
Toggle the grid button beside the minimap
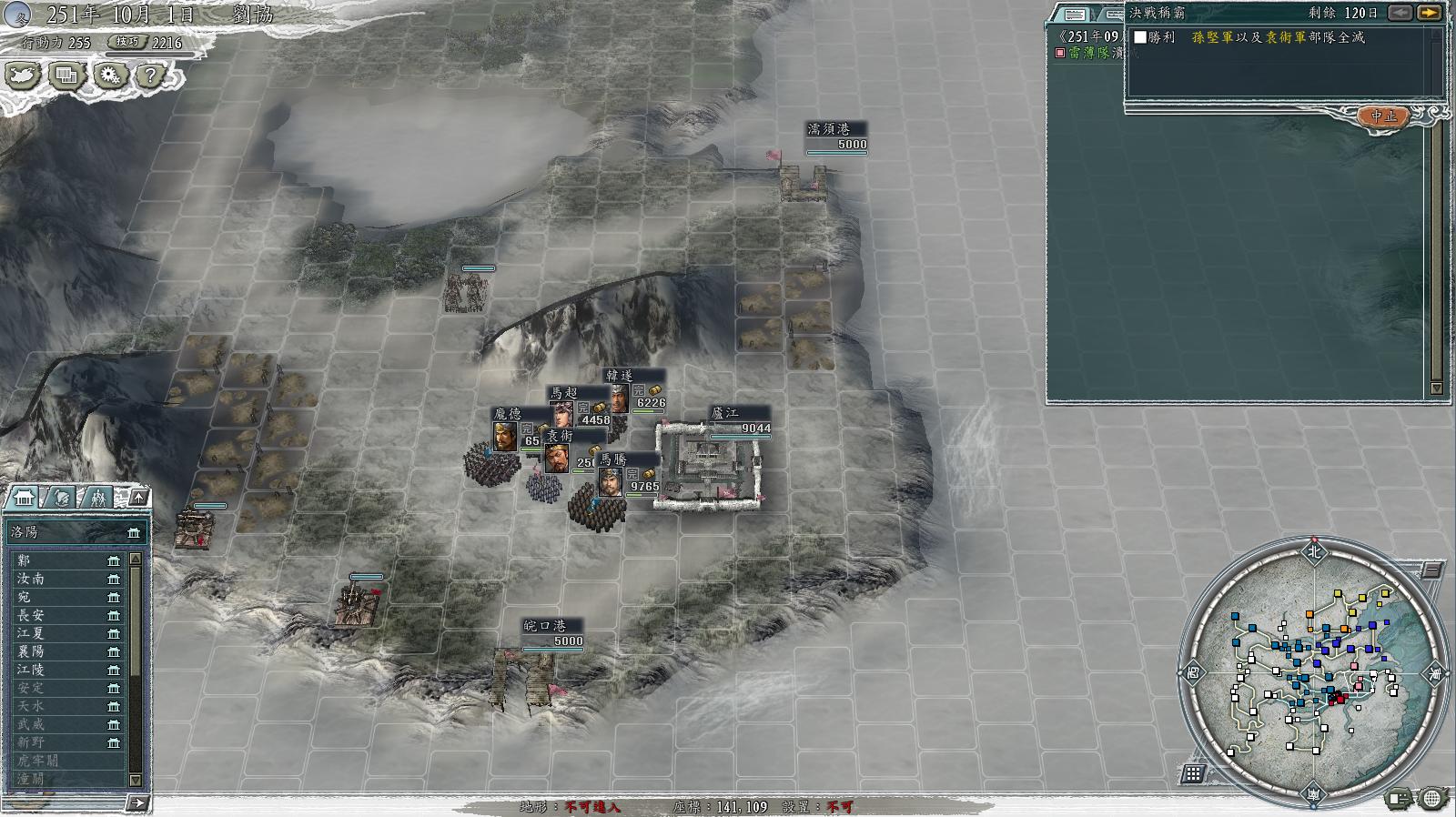point(1193,774)
